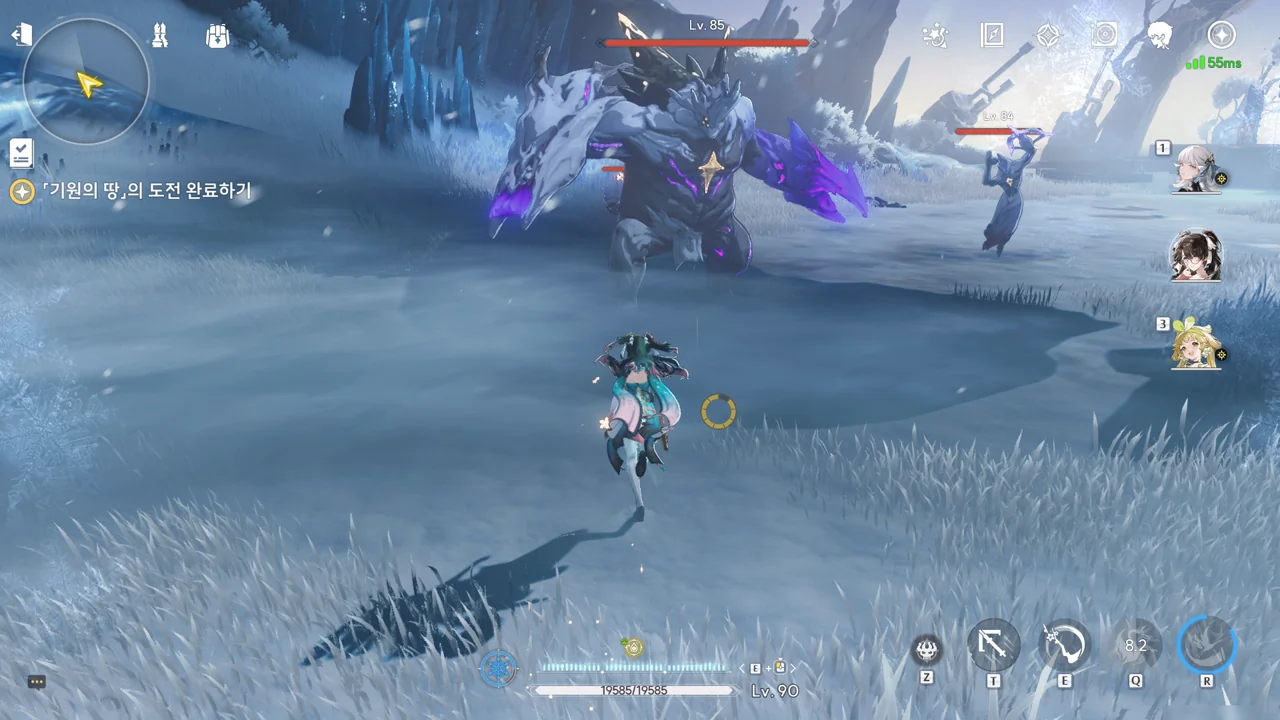Open the team formation icon with three figures
1280x720 pixels.
(159, 36)
